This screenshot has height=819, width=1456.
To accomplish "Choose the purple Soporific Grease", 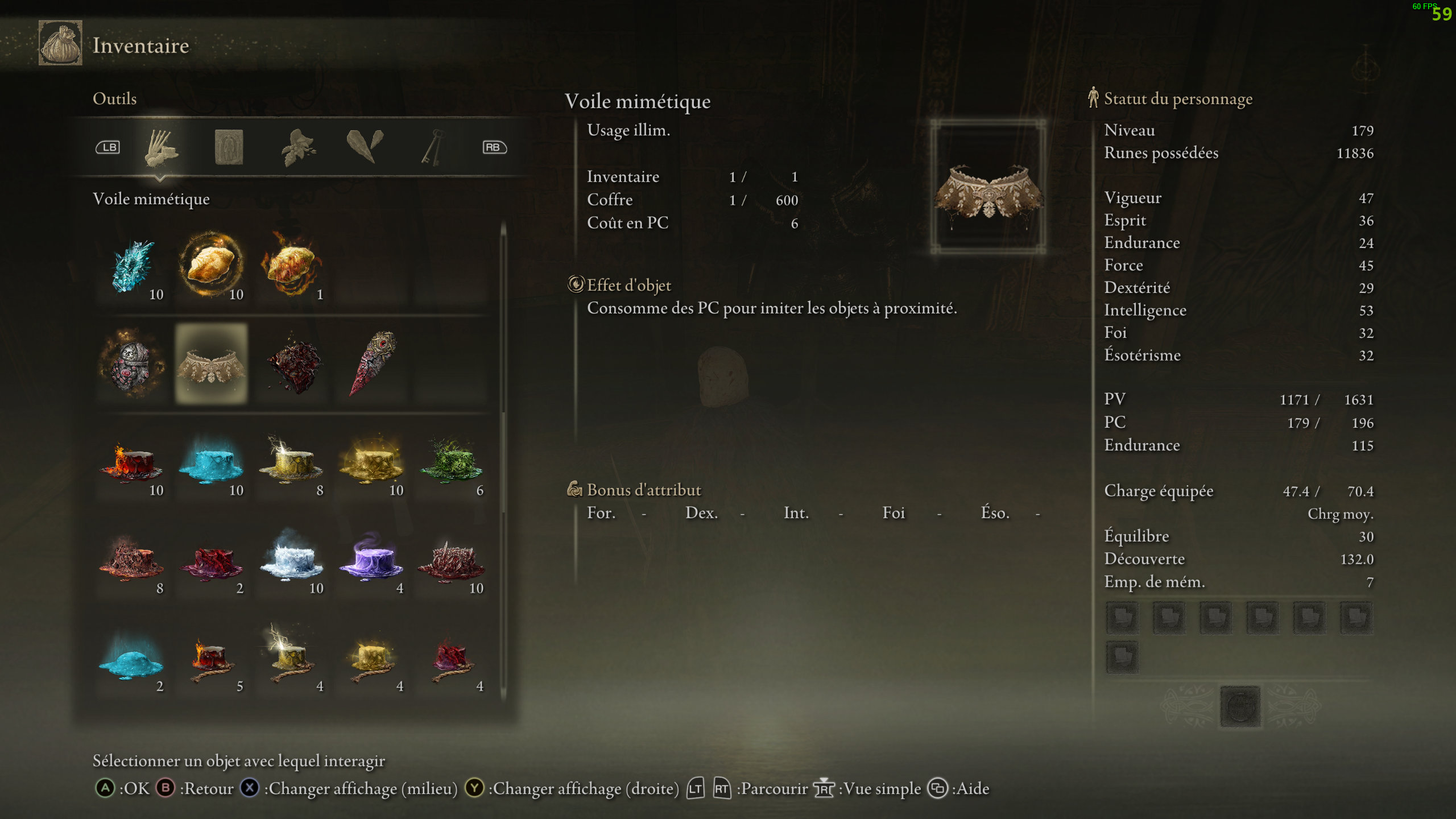I will [x=372, y=560].
